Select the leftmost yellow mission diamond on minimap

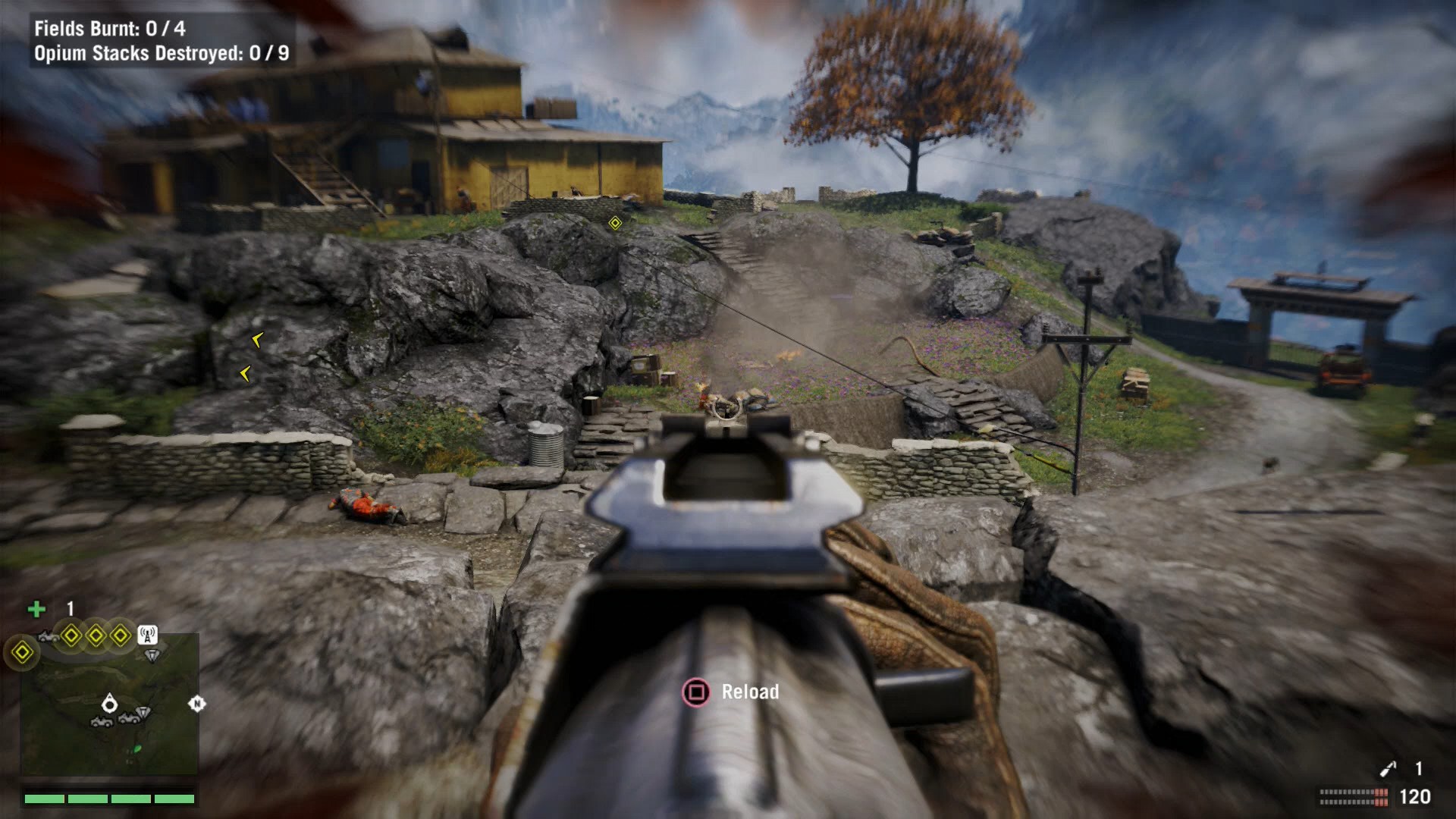point(23,652)
